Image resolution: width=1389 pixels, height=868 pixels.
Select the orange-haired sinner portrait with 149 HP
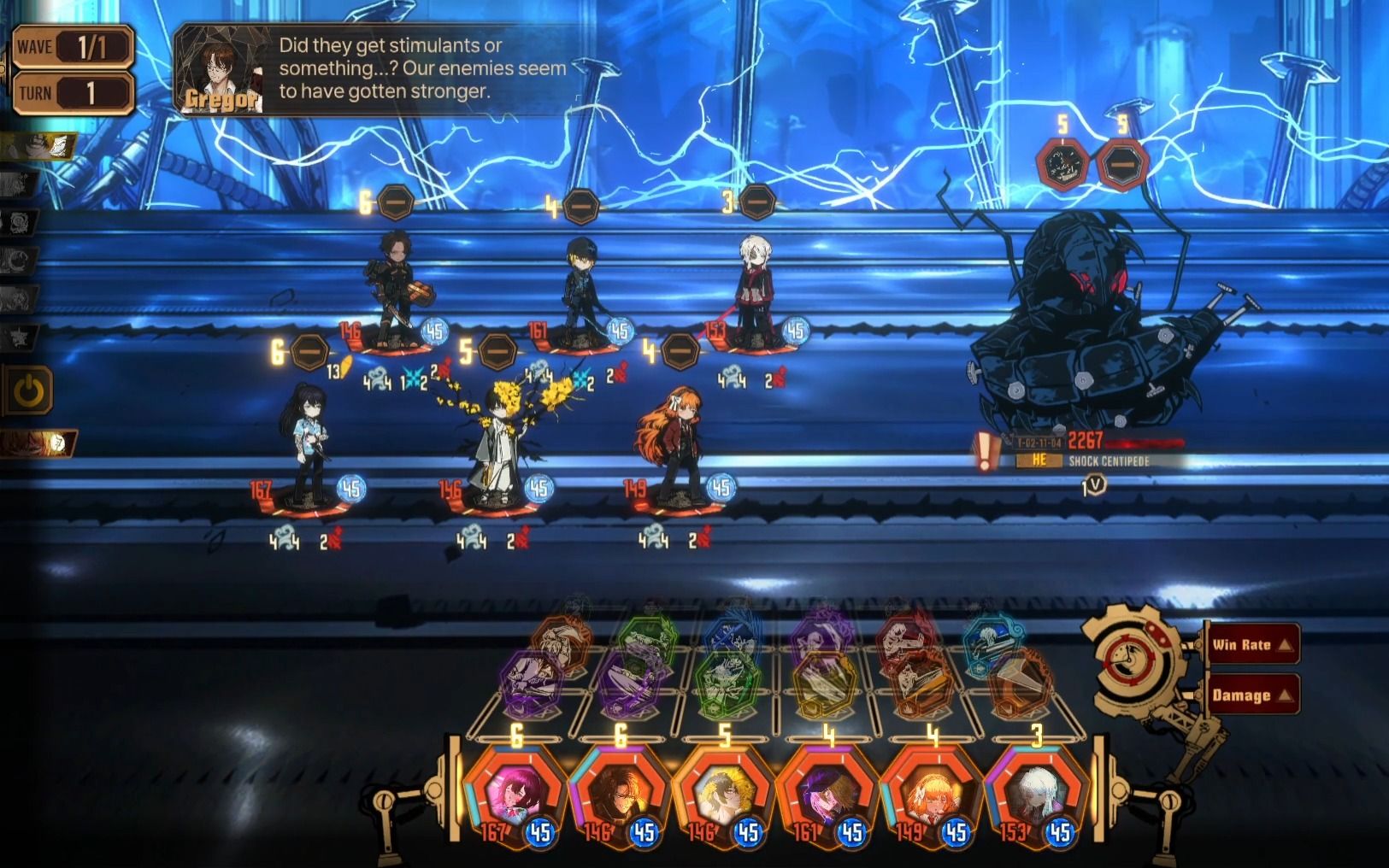[932, 796]
